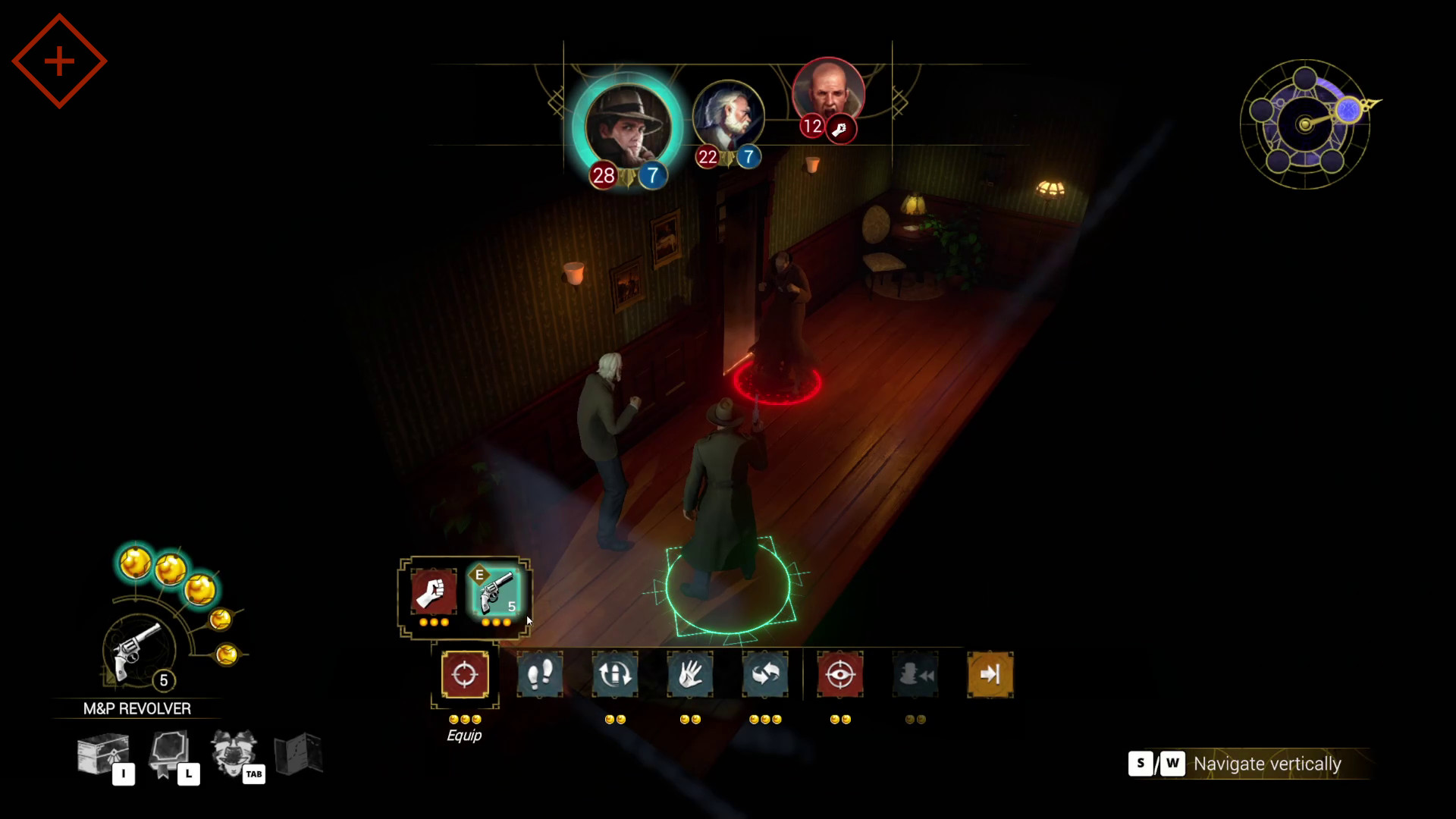Choose the footsteps movement action
Image resolution: width=1456 pixels, height=819 pixels.
click(x=540, y=675)
